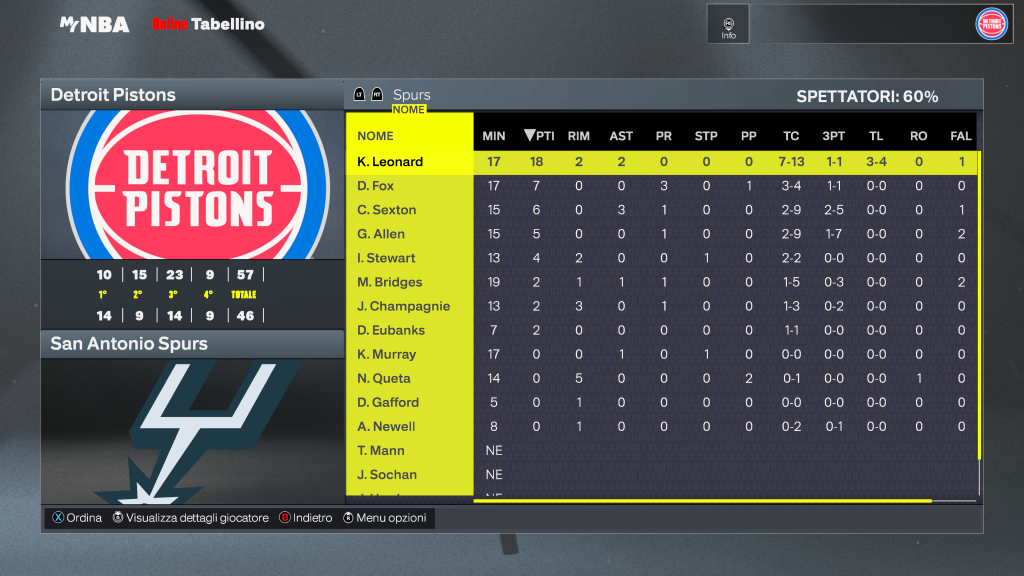Select the D. Gafford row
This screenshot has width=1024, height=576.
[x=388, y=402]
